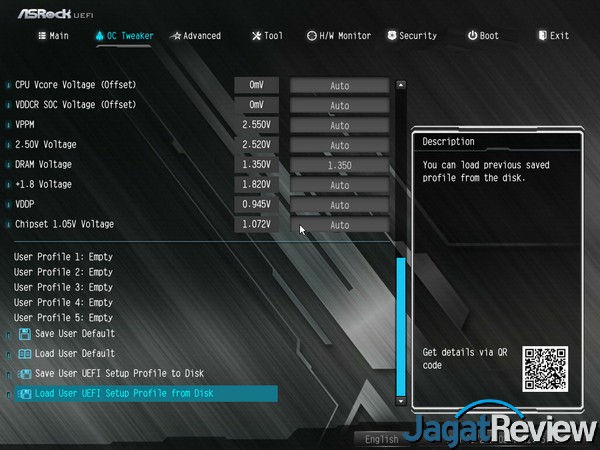
Task: Open the Advanced tab
Action: [x=195, y=36]
